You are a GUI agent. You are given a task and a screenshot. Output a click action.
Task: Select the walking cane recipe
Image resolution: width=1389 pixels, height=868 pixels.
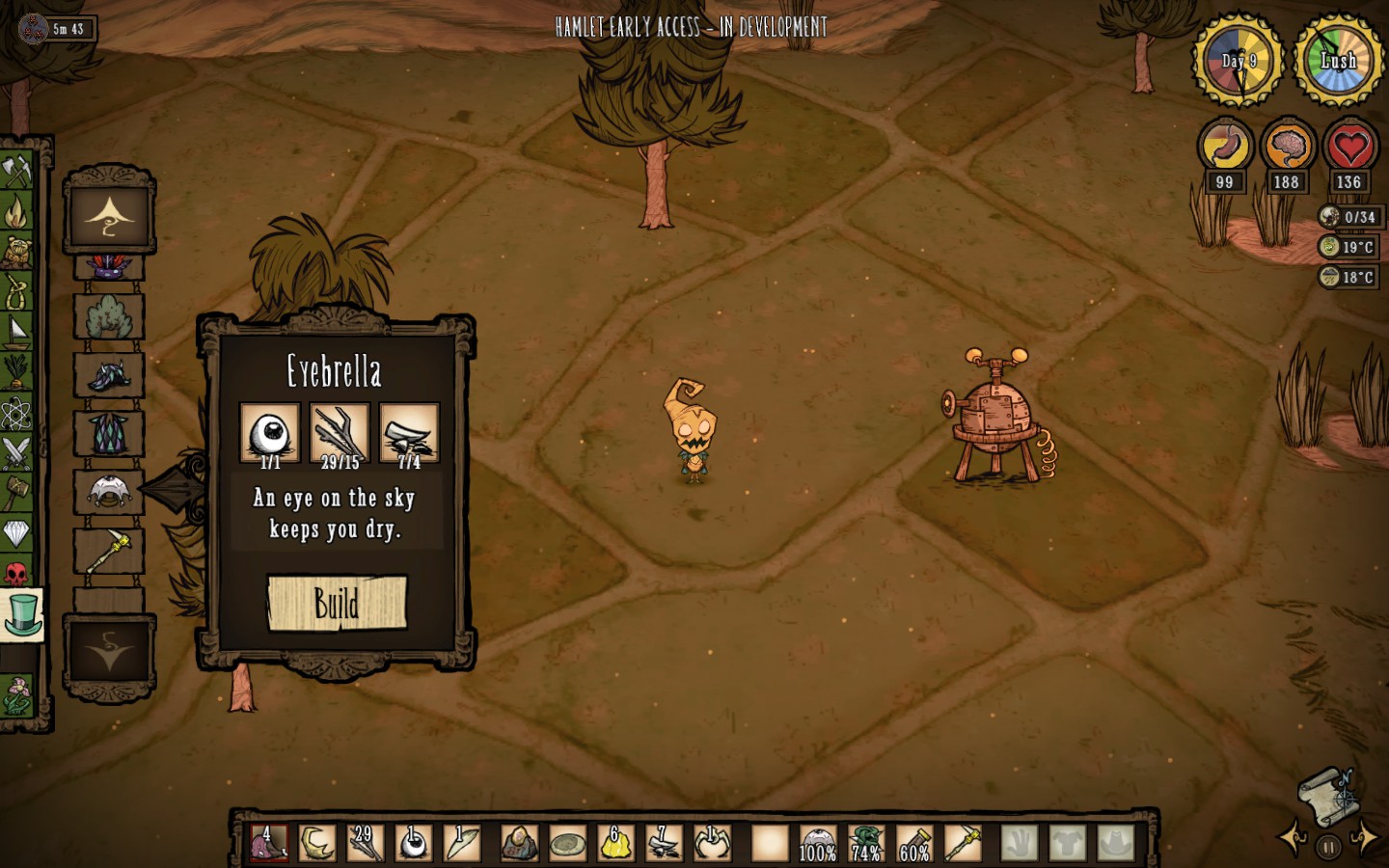tap(109, 552)
